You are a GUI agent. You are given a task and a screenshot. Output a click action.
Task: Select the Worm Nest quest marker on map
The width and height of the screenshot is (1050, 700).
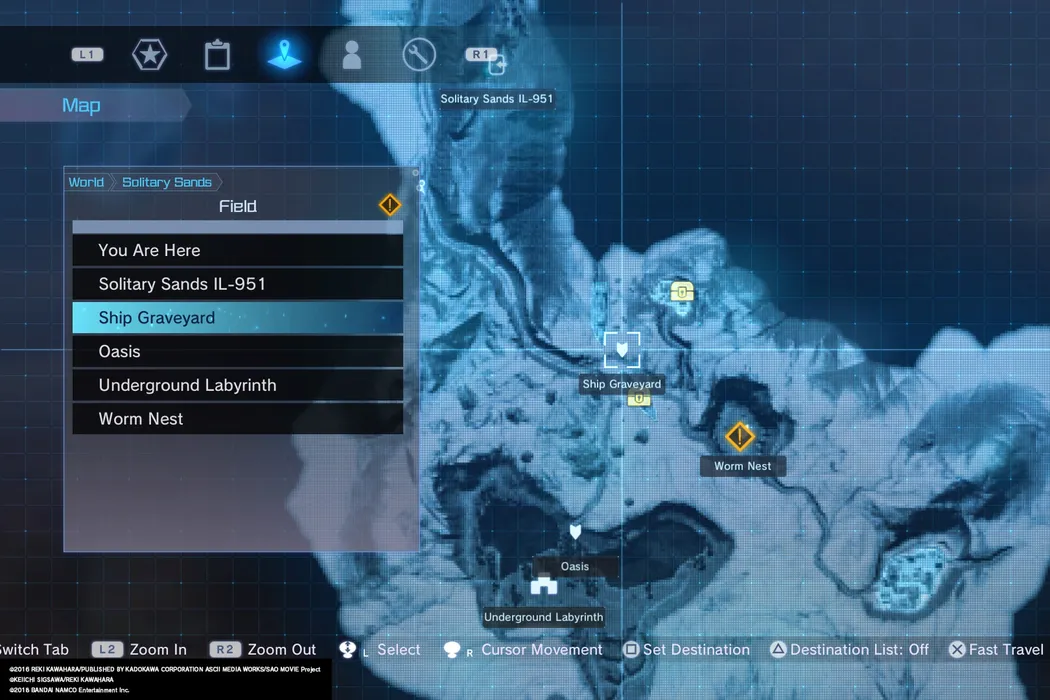[x=740, y=437]
